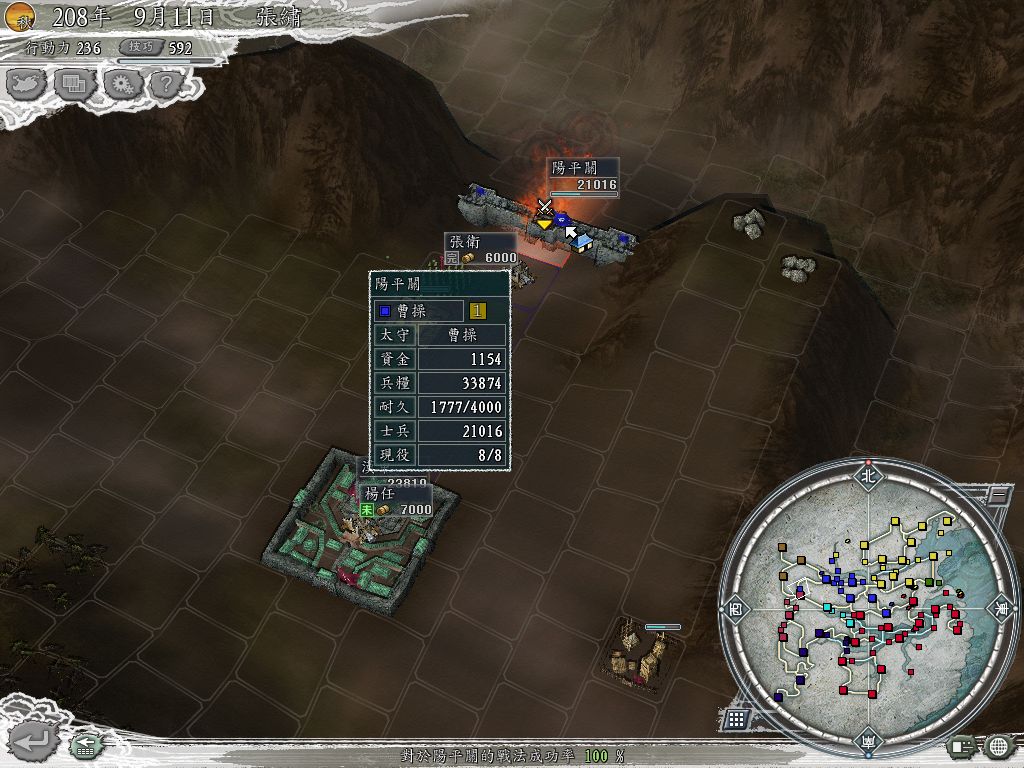This screenshot has width=1024, height=768.
Task: Open the question mark help button
Action: 165,84
